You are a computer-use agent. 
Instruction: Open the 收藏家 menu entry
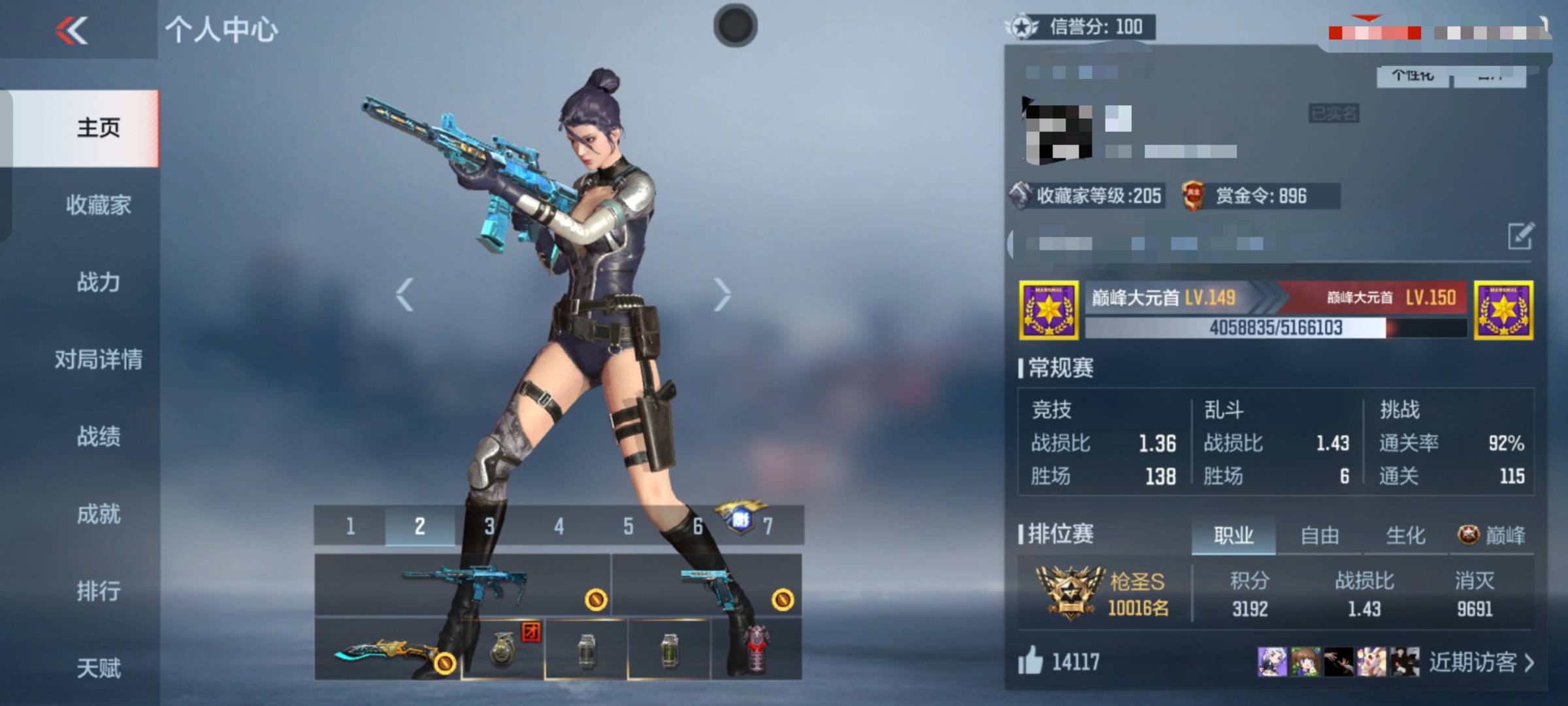tap(98, 205)
